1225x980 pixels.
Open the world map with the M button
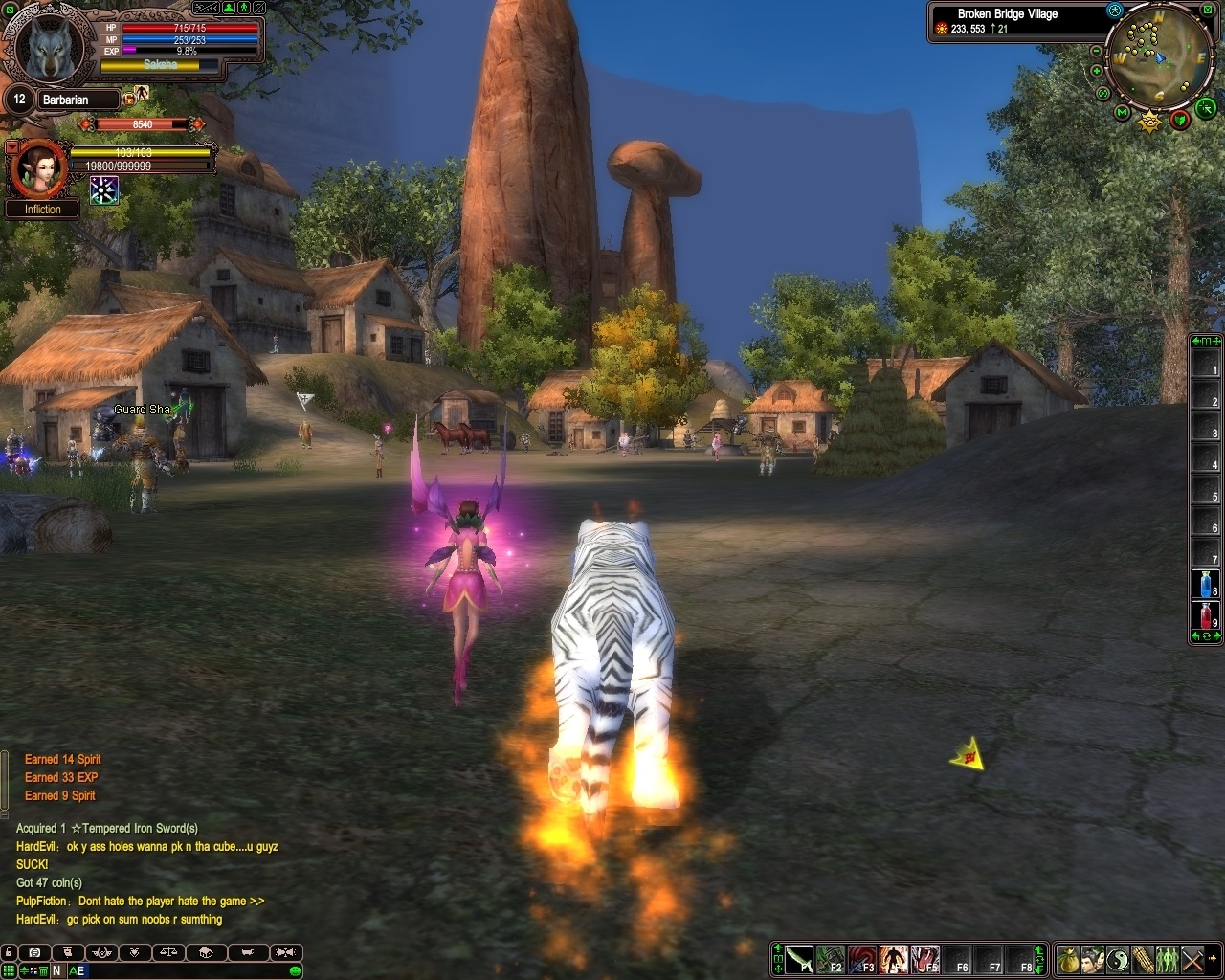pos(1123,113)
